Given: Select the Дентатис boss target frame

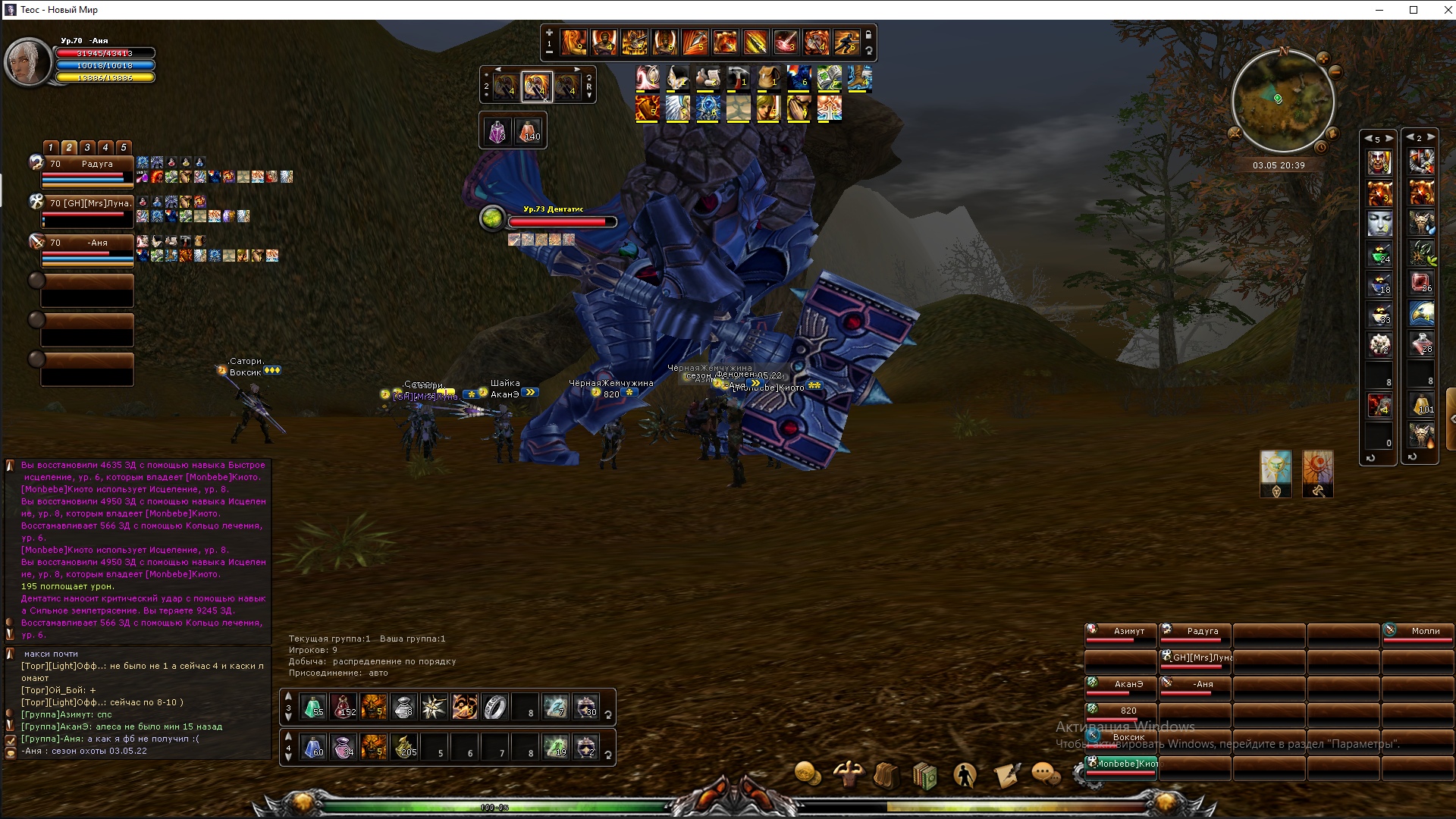Looking at the screenshot, I should pos(561,220).
